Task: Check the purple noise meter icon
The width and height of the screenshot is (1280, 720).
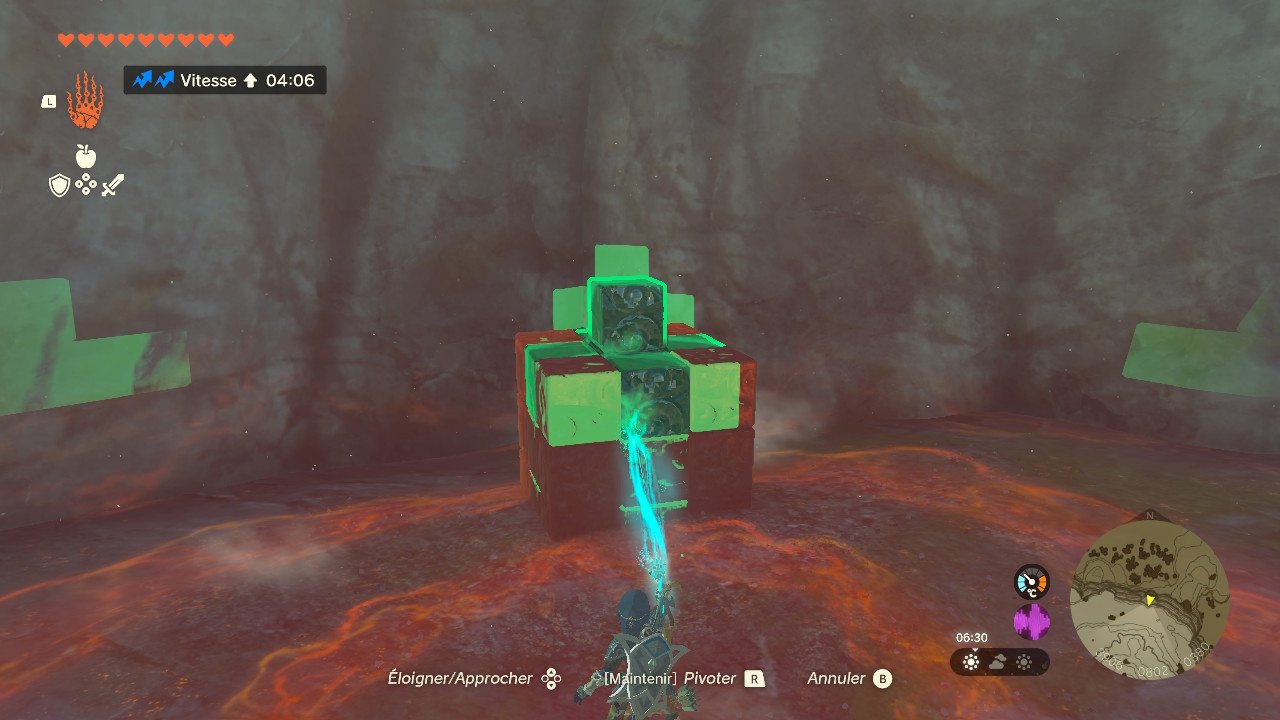Action: 1031,622
